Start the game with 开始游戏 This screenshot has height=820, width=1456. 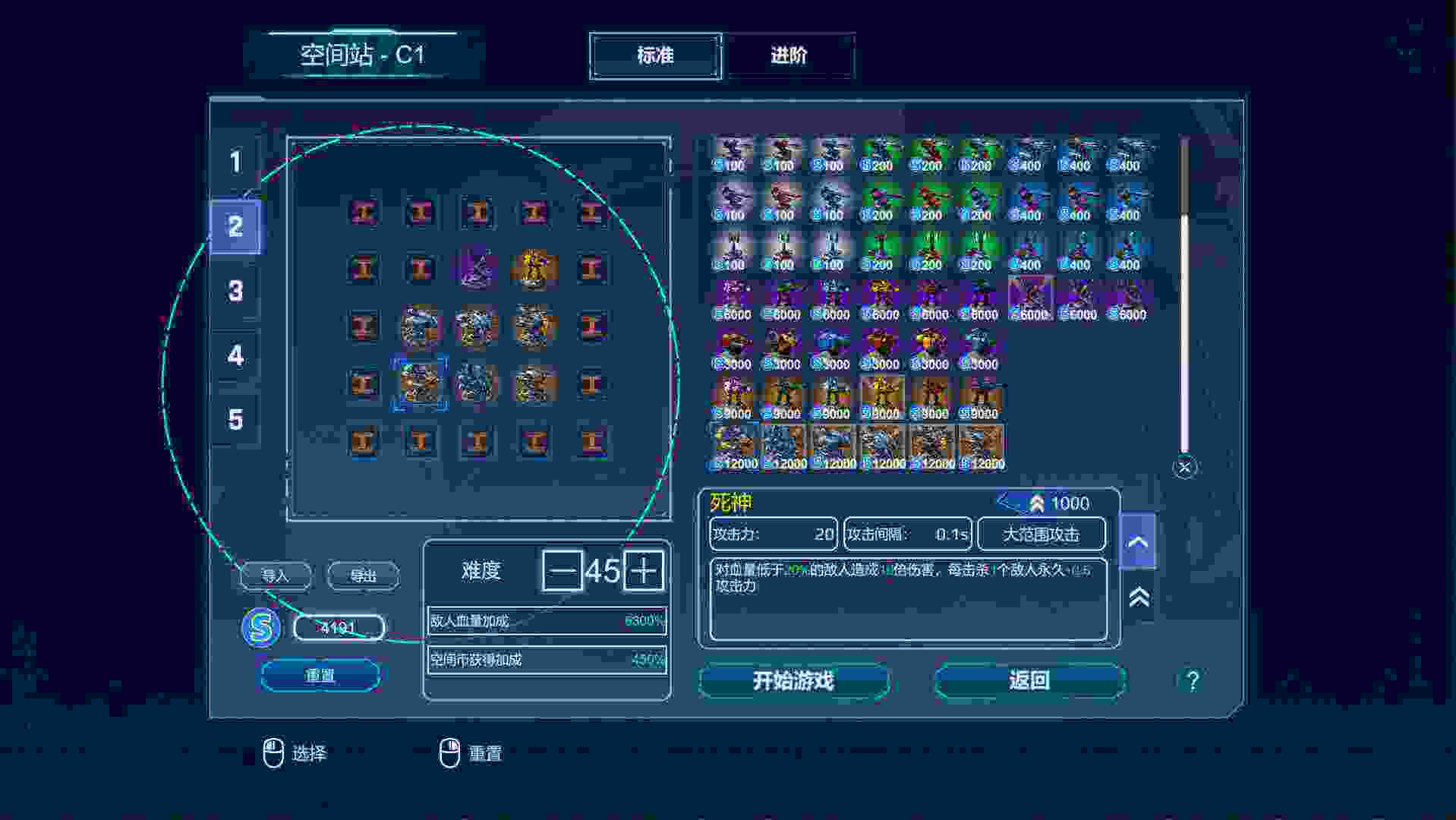pyautogui.click(x=793, y=680)
